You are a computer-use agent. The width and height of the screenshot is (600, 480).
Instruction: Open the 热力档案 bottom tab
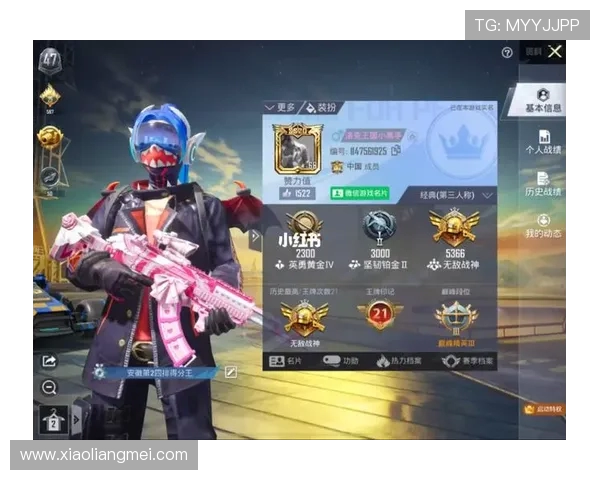pos(400,361)
